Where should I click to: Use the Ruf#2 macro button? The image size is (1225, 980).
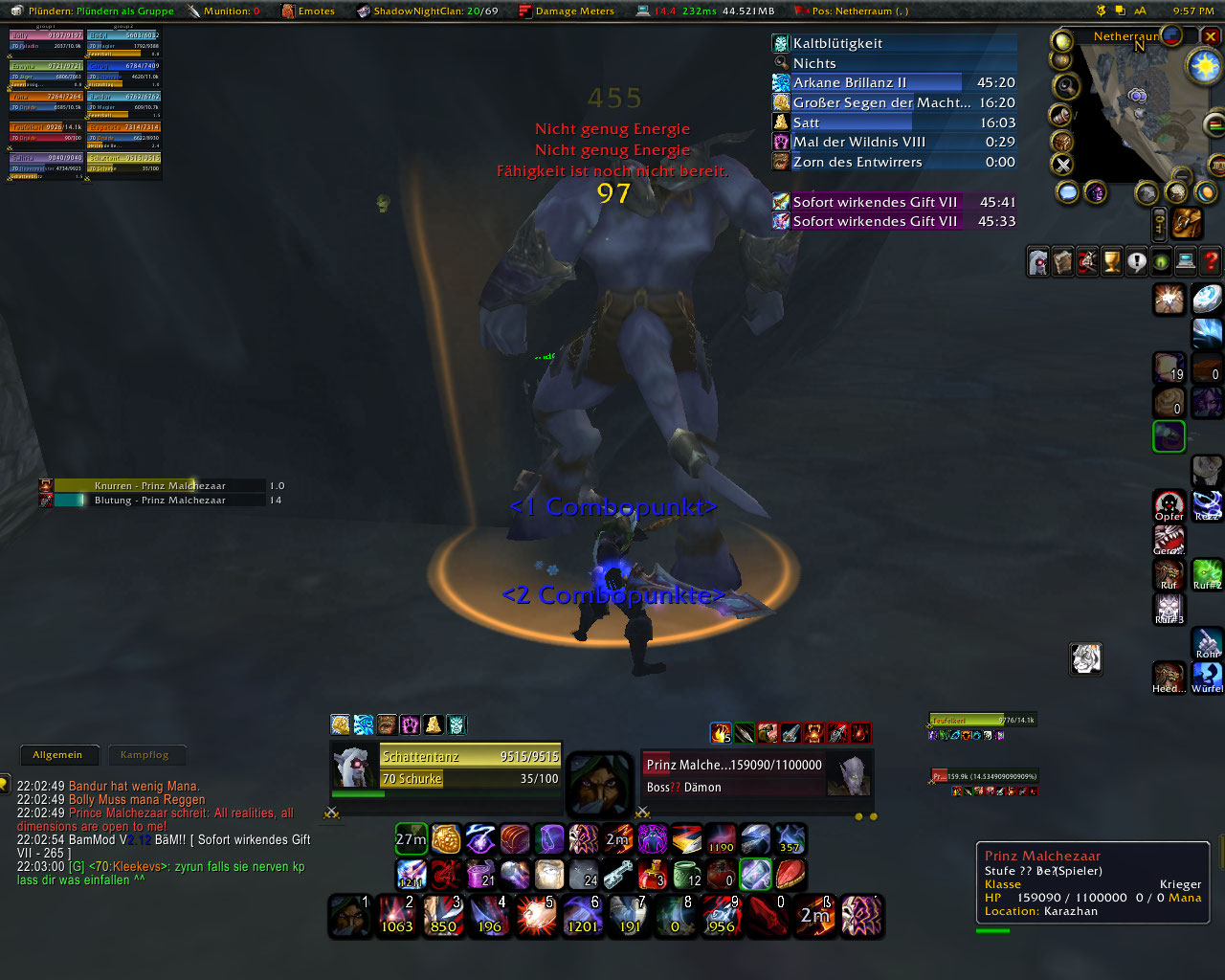pos(1207,573)
